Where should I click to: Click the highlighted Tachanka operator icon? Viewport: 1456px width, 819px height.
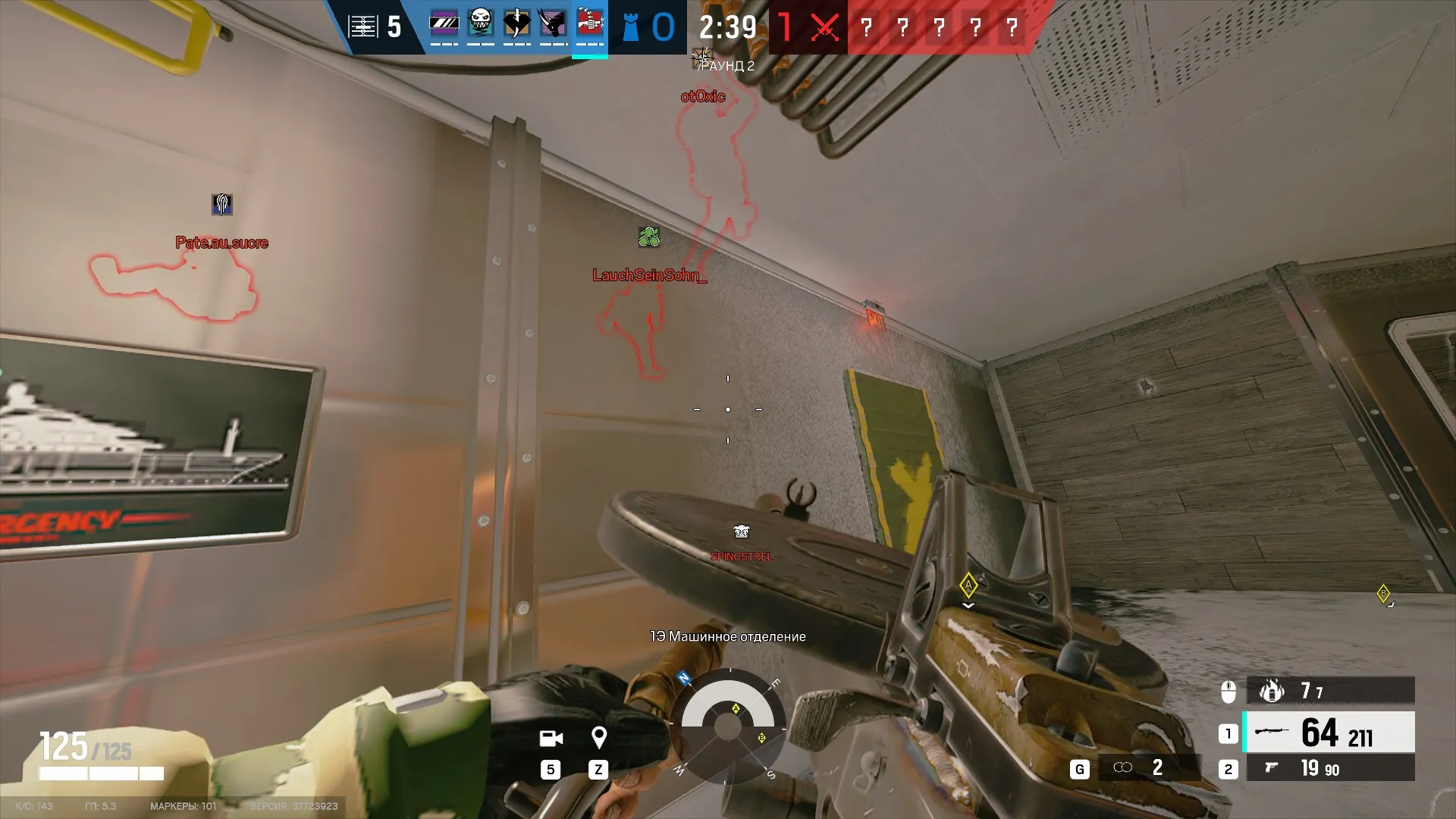(x=589, y=24)
